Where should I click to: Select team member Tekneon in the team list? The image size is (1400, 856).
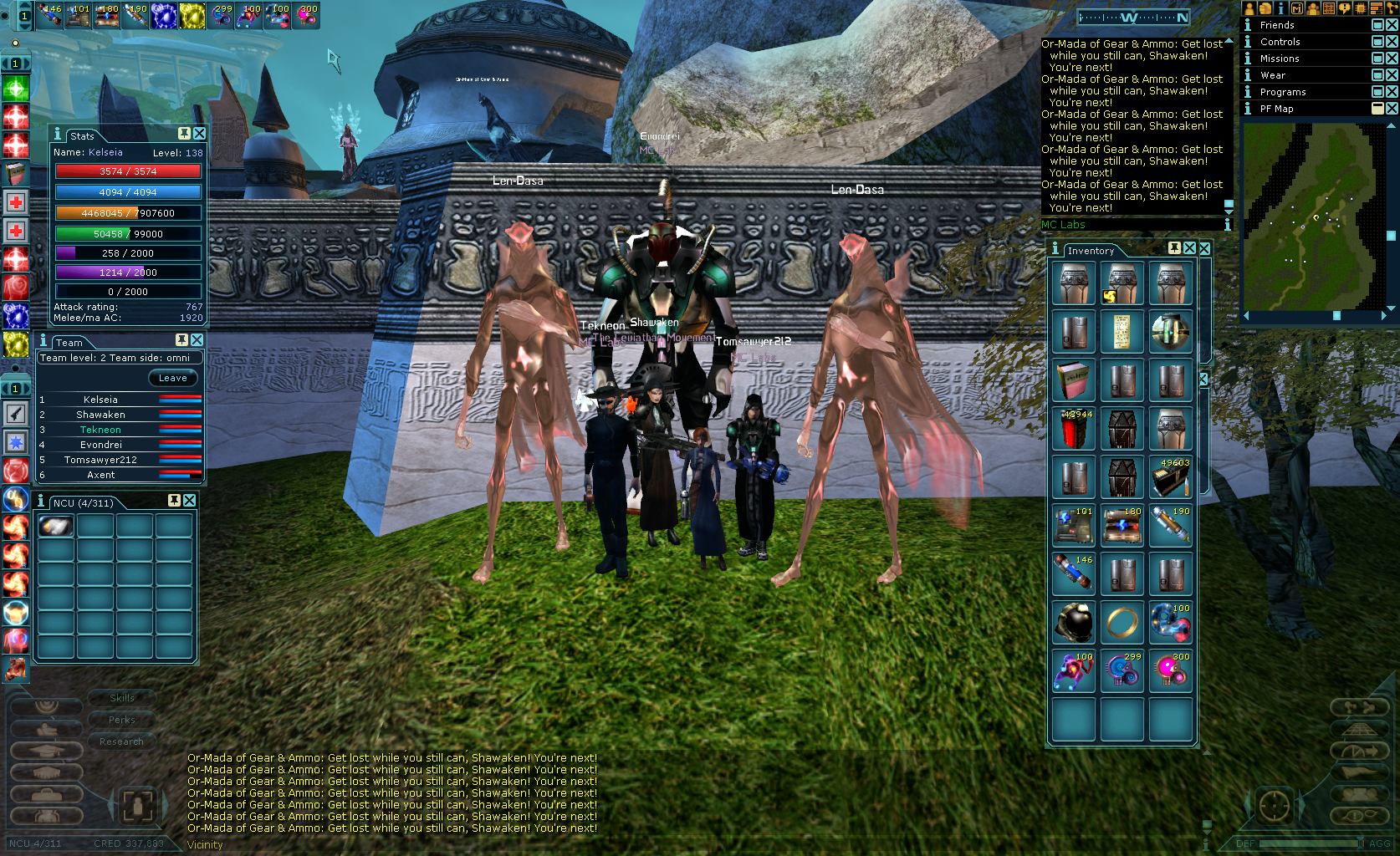[x=100, y=430]
